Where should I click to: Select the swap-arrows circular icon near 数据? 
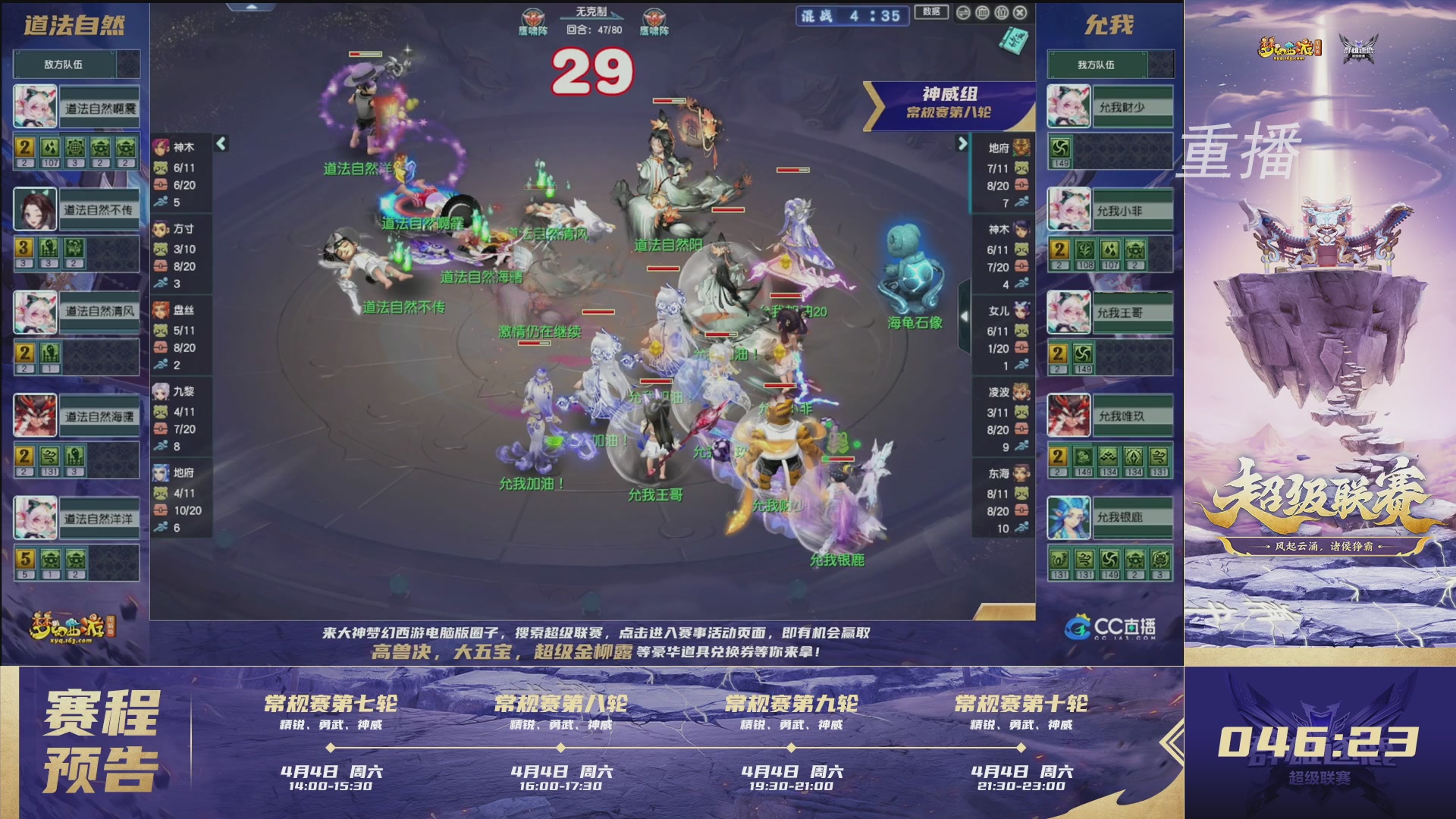(x=963, y=12)
